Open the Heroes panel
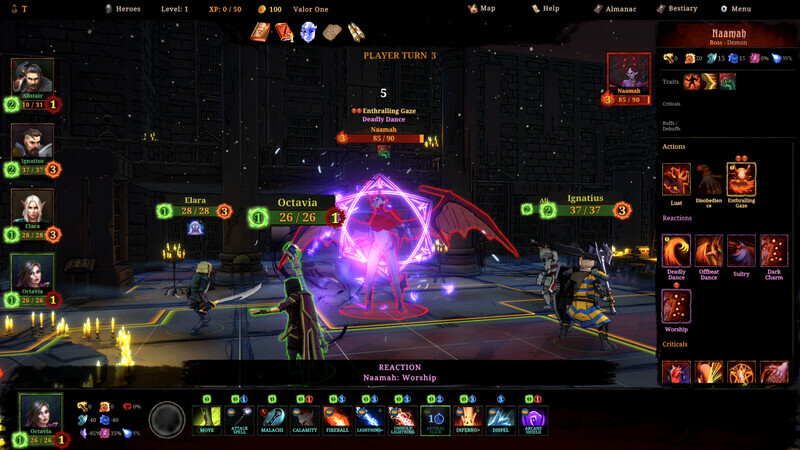The image size is (800, 450). [x=123, y=8]
